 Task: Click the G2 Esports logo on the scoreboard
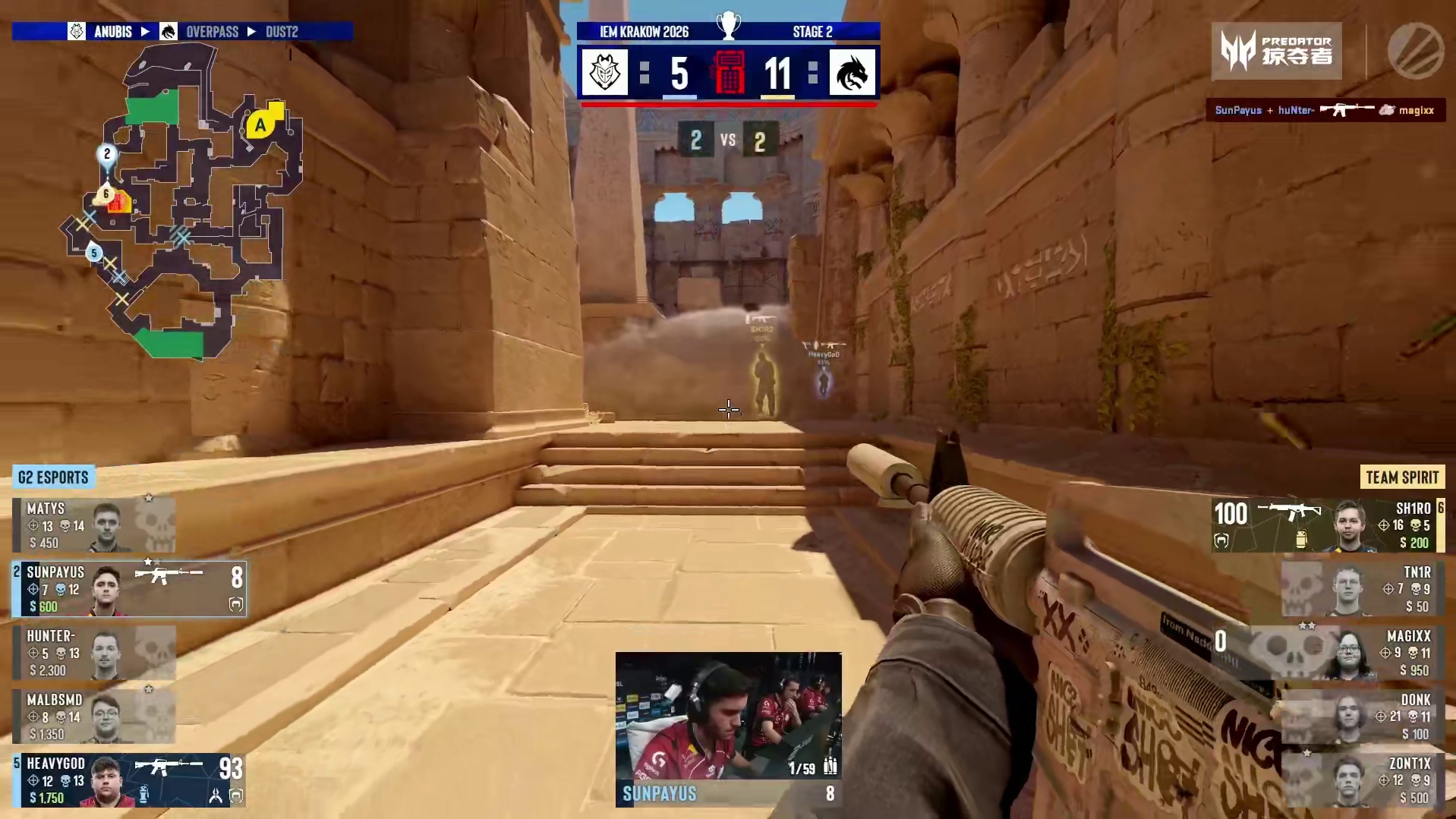point(605,73)
